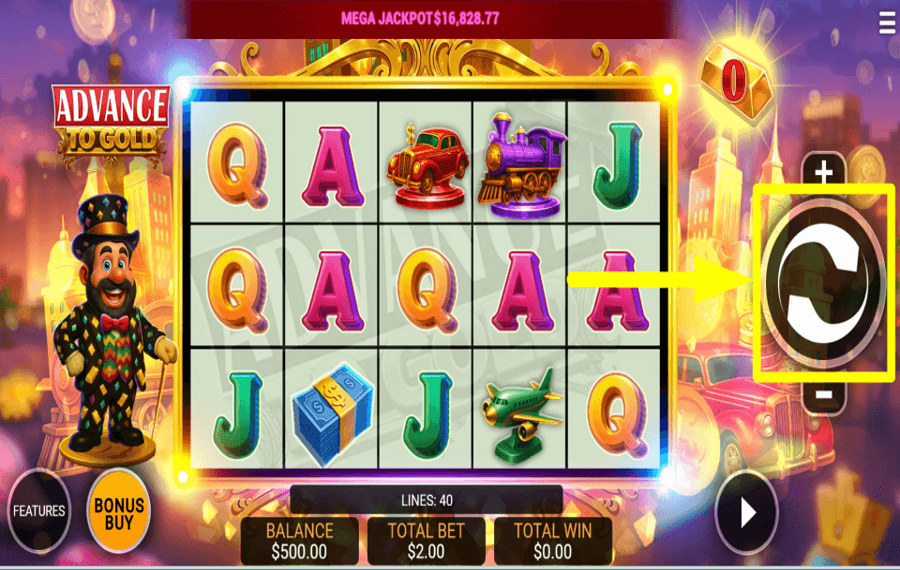Spin the reels with the circular arrow button

click(823, 282)
